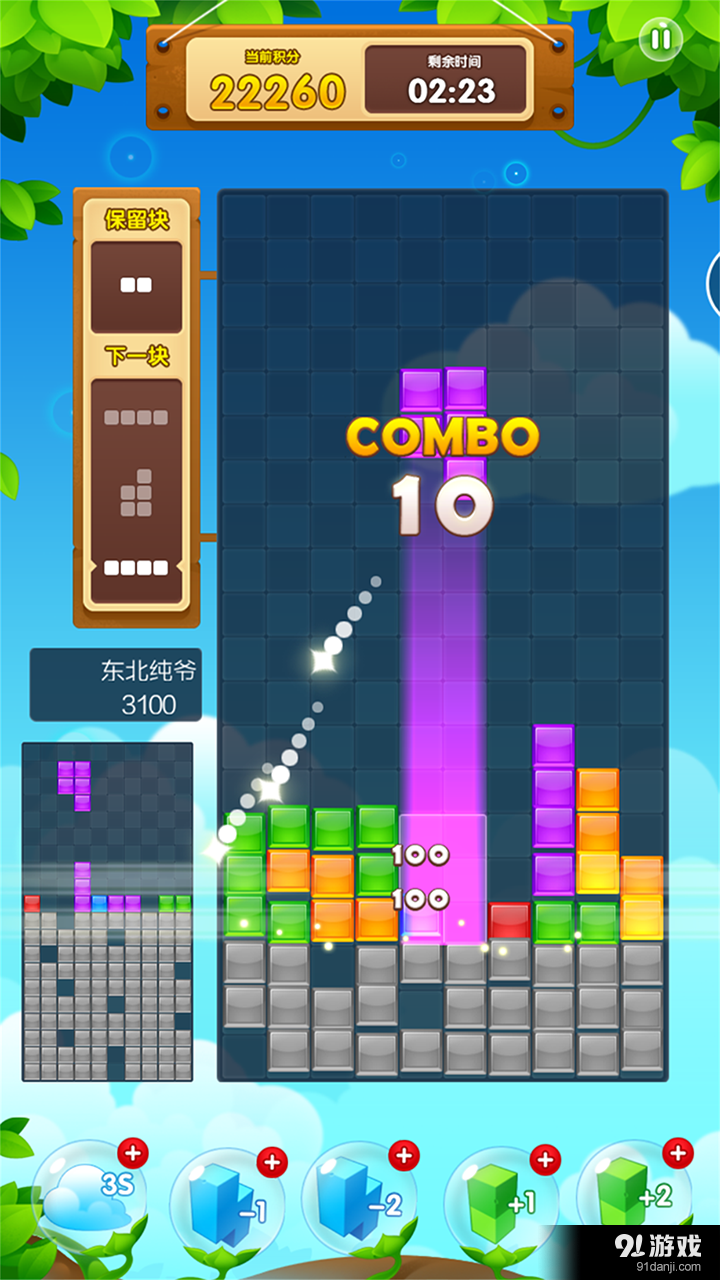Swap the piece in the 保留块 hold box

136,286
